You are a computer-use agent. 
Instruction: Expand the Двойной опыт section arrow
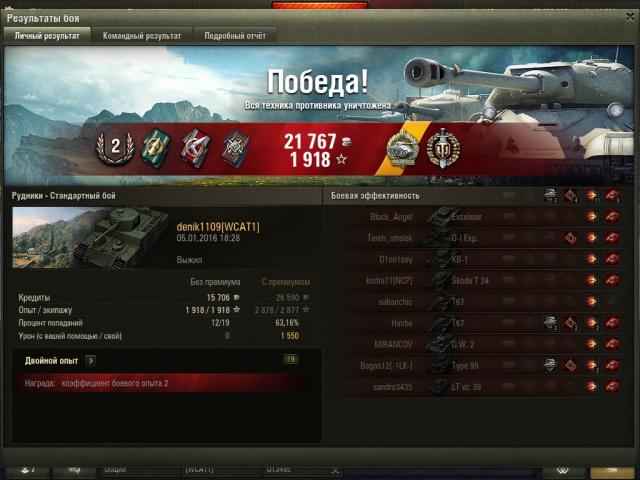[x=90, y=360]
